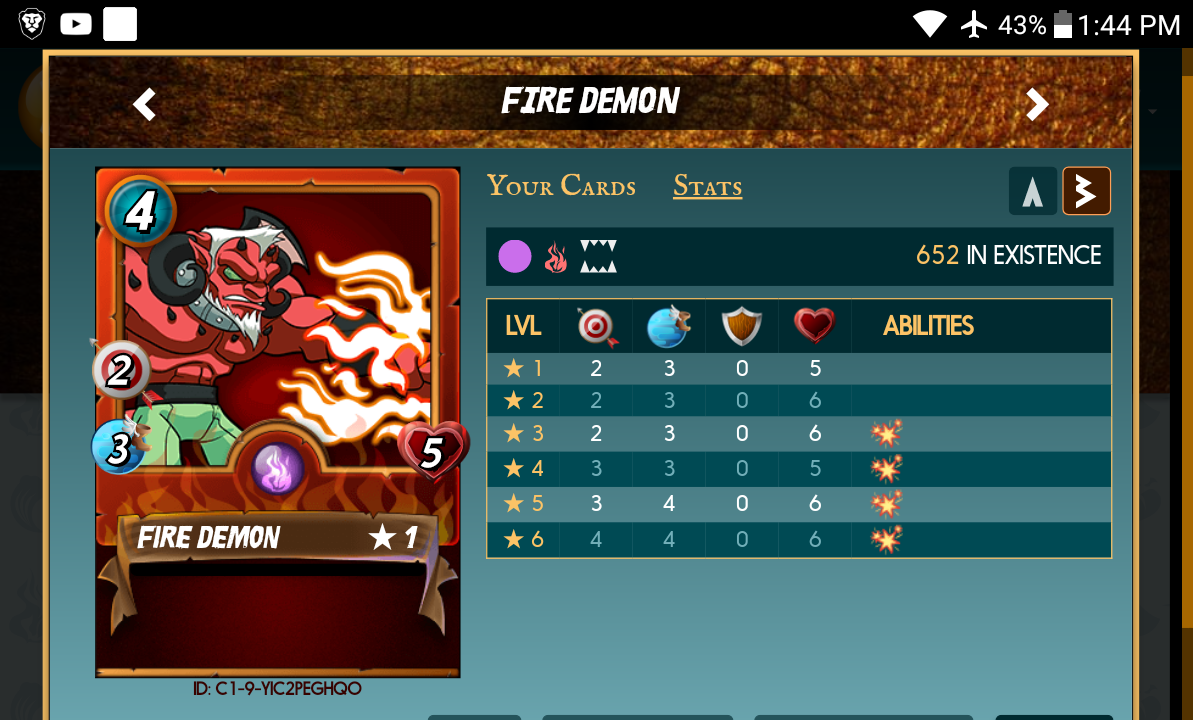Screen dimensions: 1193x720
Task: Open the Stats tab
Action: pyautogui.click(x=707, y=186)
